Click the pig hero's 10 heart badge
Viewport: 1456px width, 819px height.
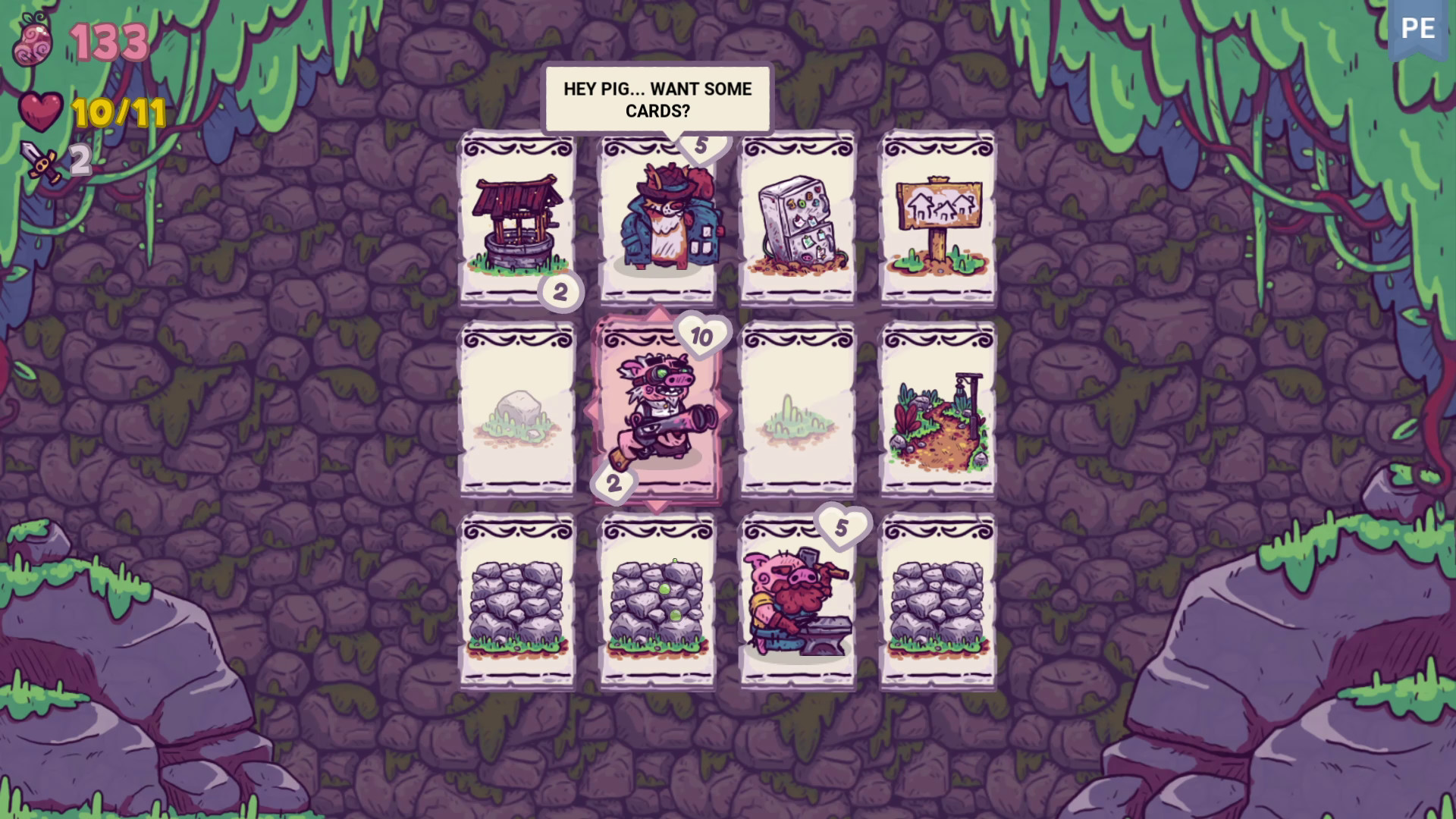point(701,334)
